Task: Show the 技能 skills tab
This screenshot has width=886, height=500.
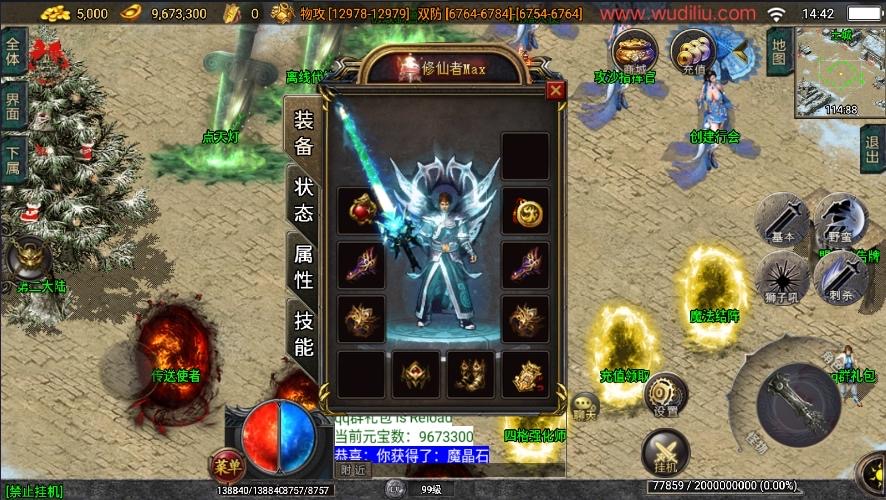Action: [303, 333]
